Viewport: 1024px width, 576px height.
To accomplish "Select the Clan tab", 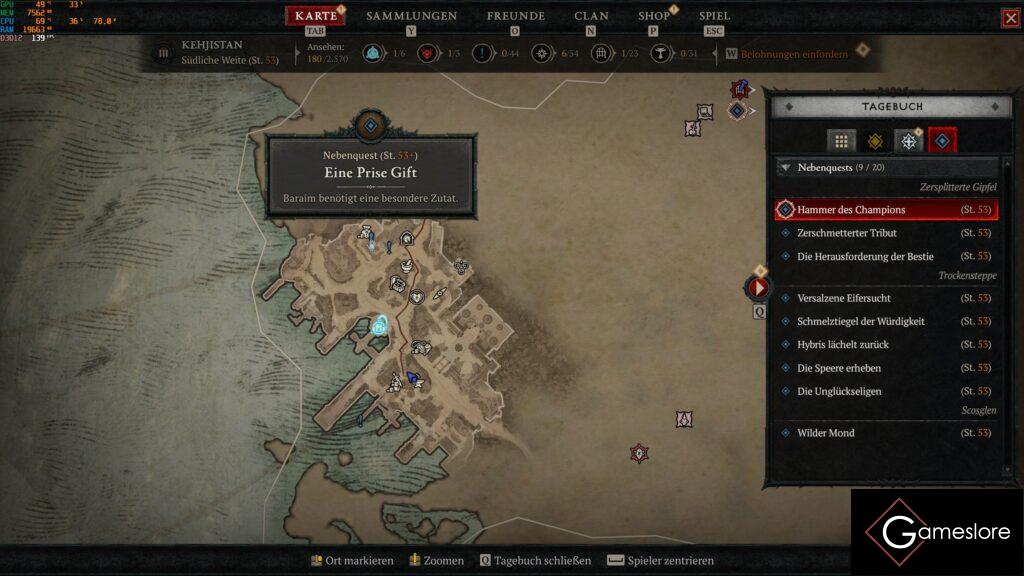I will 591,16.
